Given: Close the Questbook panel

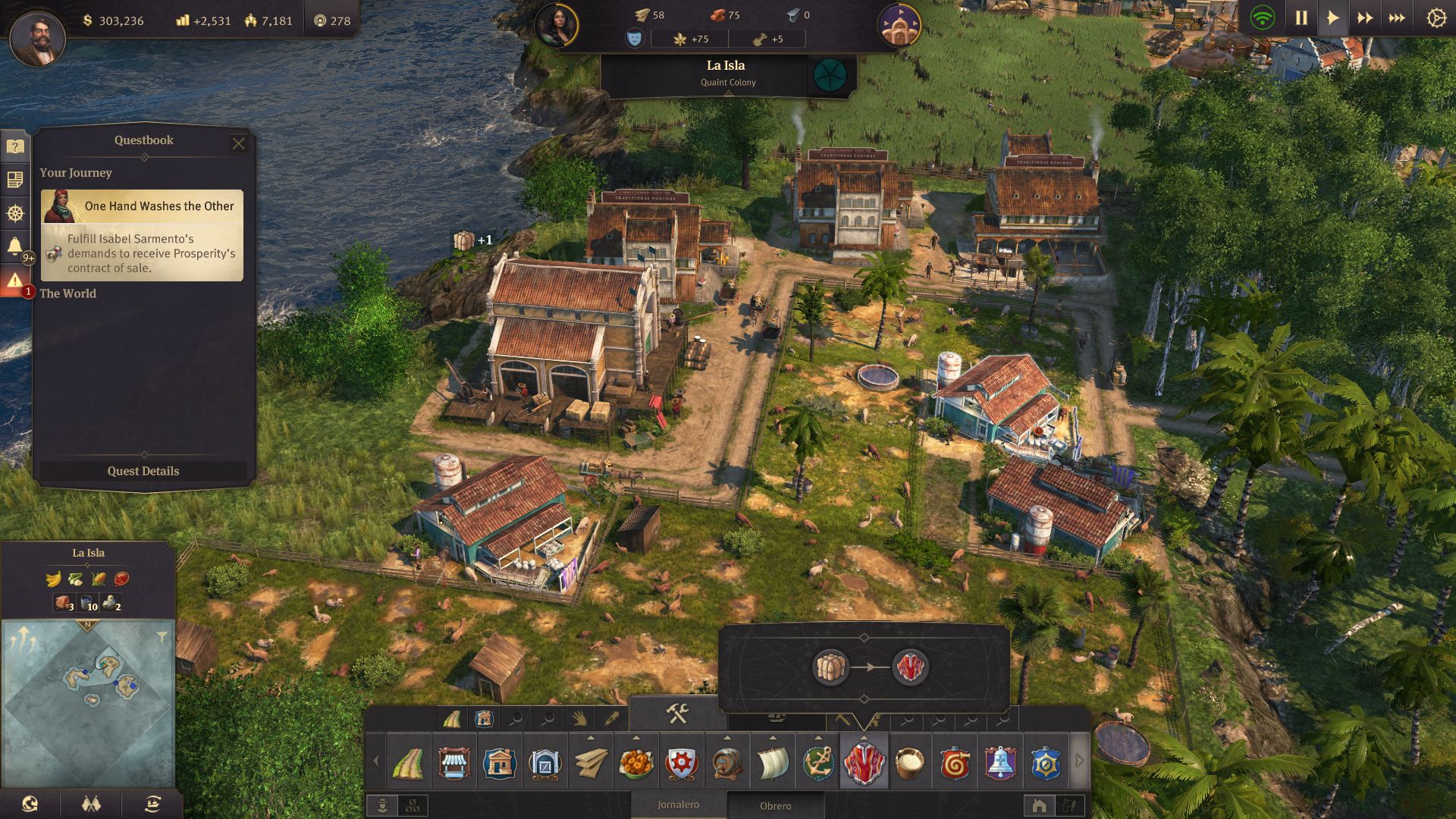Looking at the screenshot, I should [x=238, y=143].
